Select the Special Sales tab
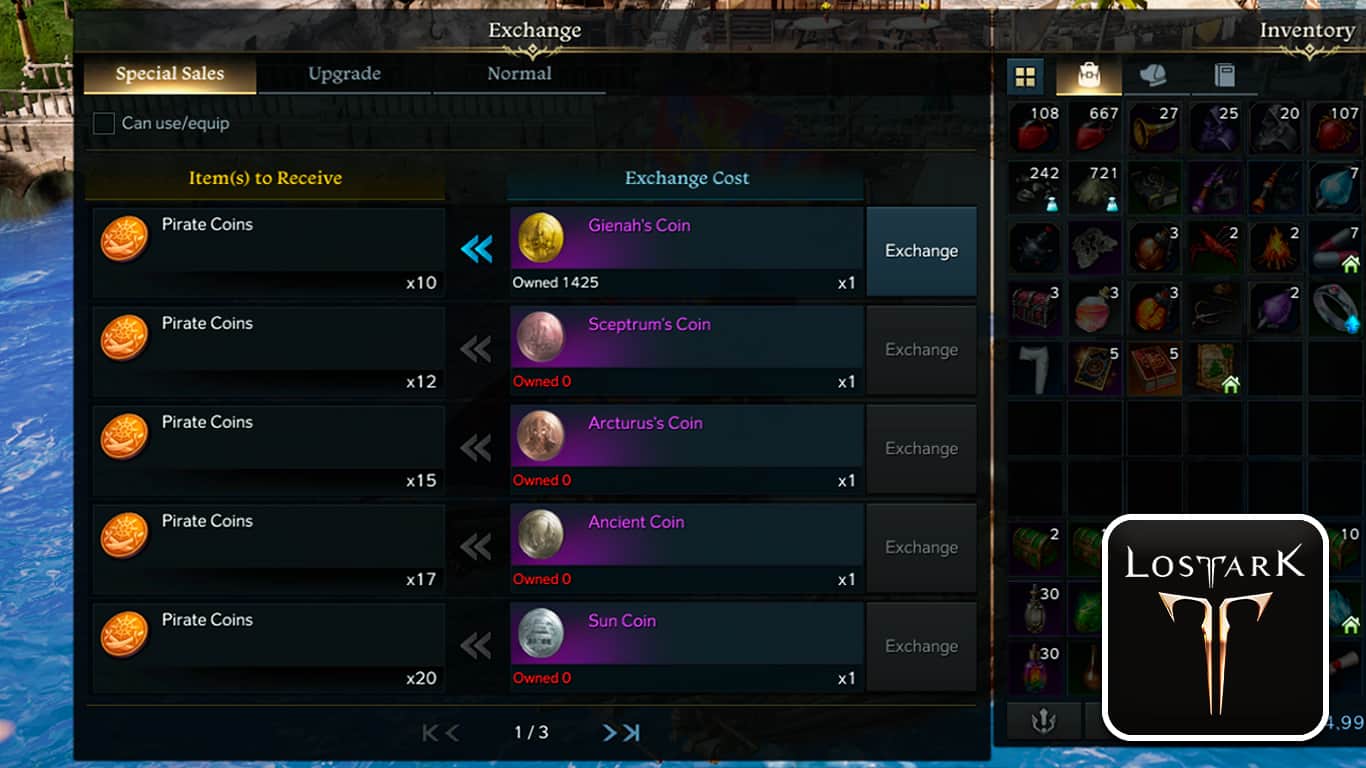This screenshot has height=768, width=1366. (169, 74)
